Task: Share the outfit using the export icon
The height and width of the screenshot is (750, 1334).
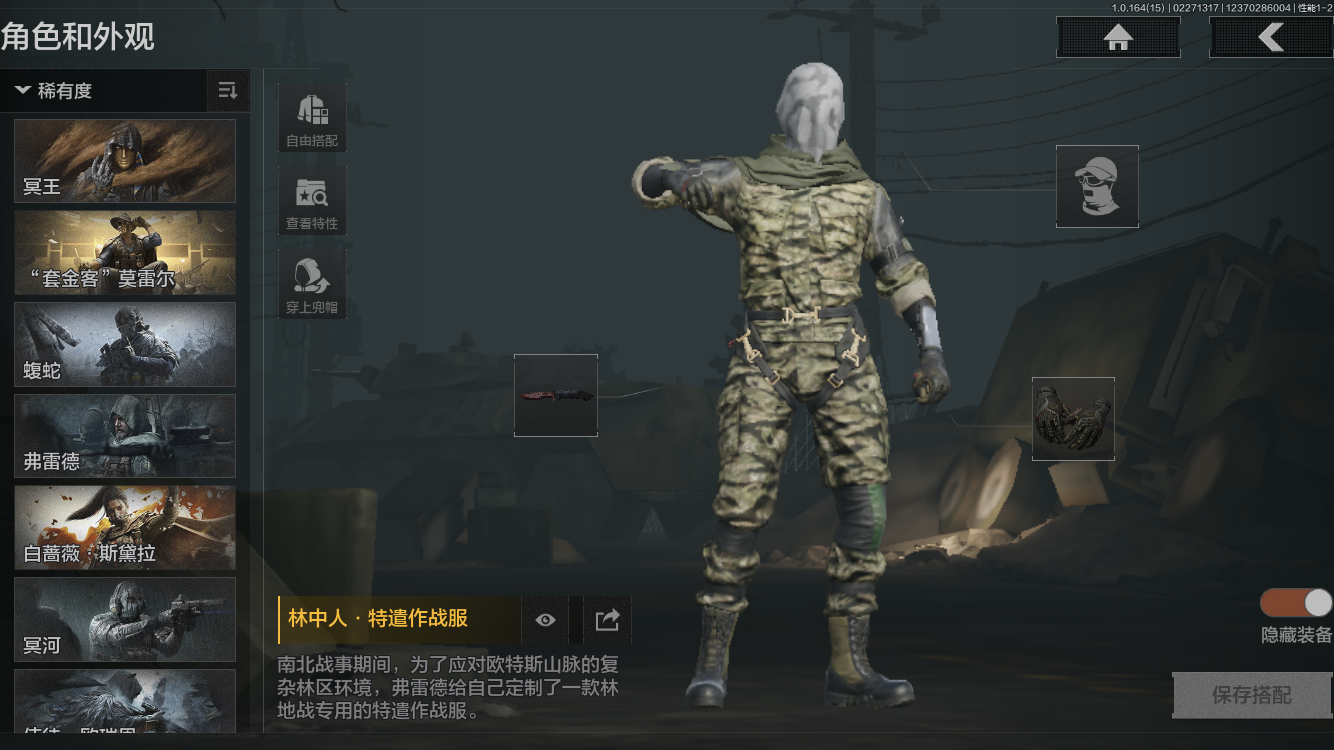Action: [606, 620]
